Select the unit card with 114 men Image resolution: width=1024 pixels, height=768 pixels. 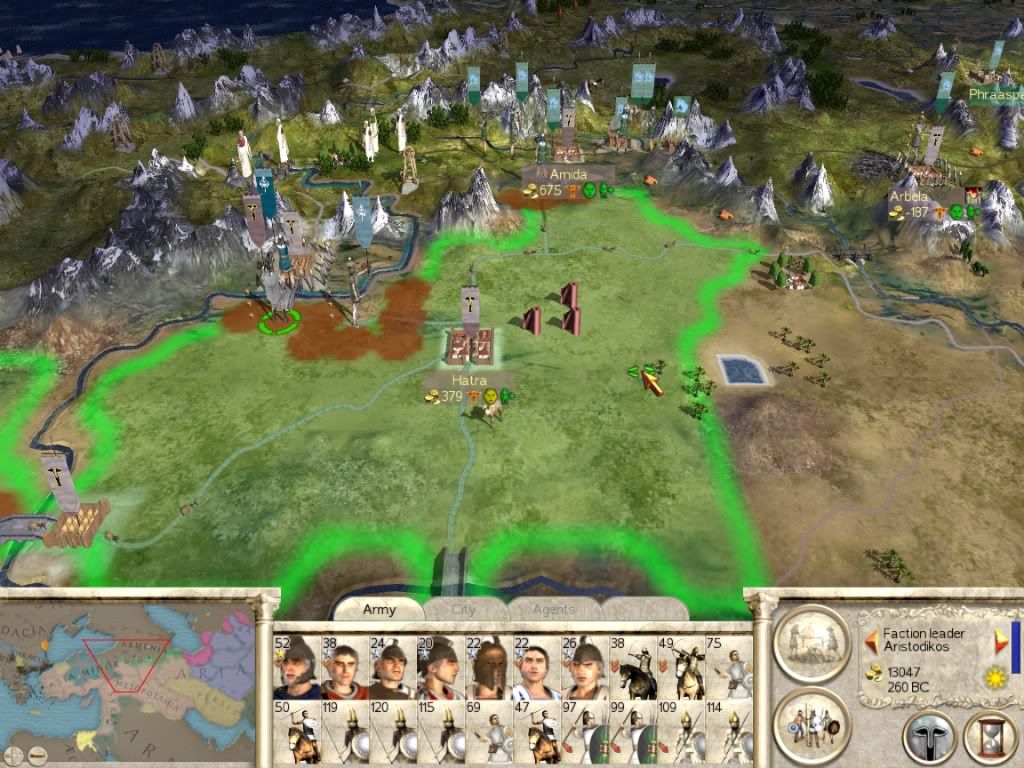(730, 733)
